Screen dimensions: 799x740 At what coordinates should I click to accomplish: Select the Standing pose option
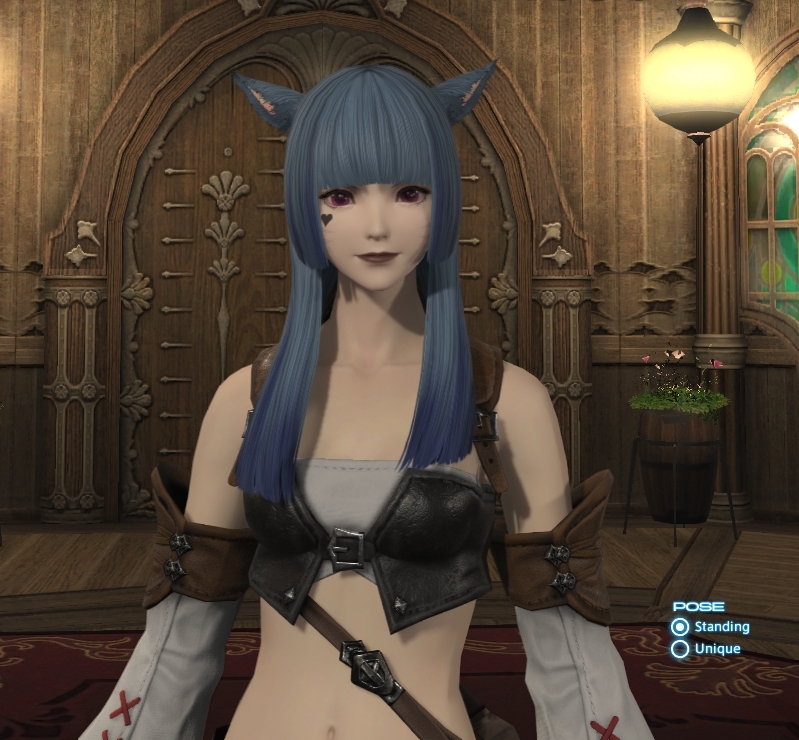681,627
